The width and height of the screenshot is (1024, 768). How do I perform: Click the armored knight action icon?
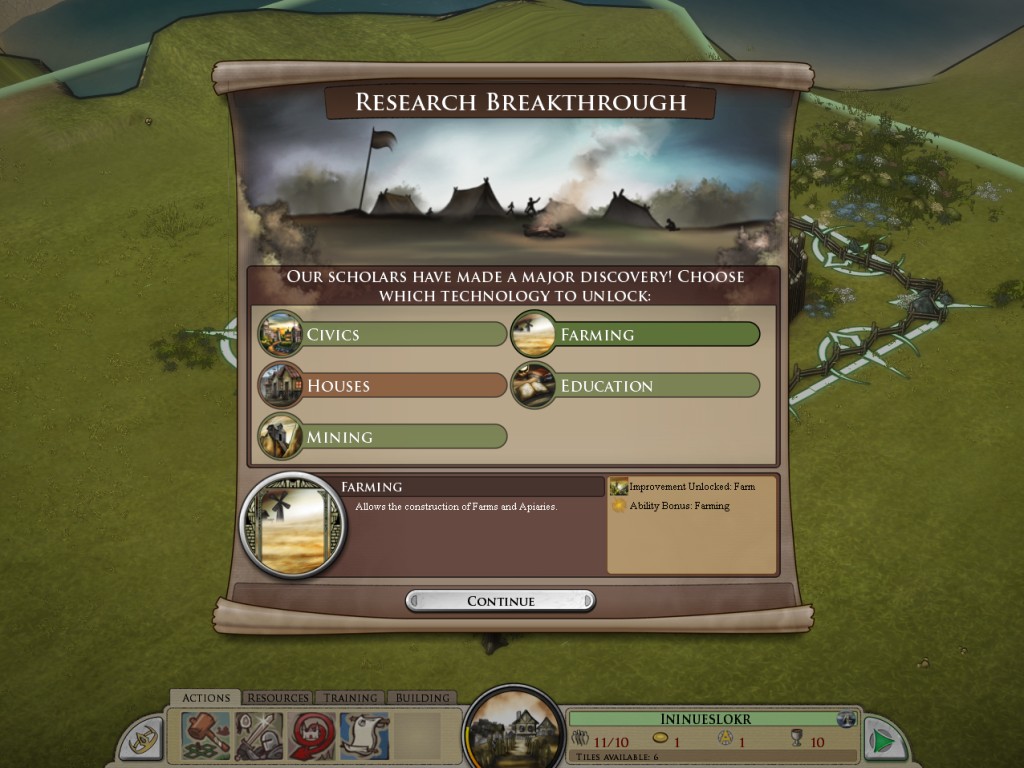(259, 737)
